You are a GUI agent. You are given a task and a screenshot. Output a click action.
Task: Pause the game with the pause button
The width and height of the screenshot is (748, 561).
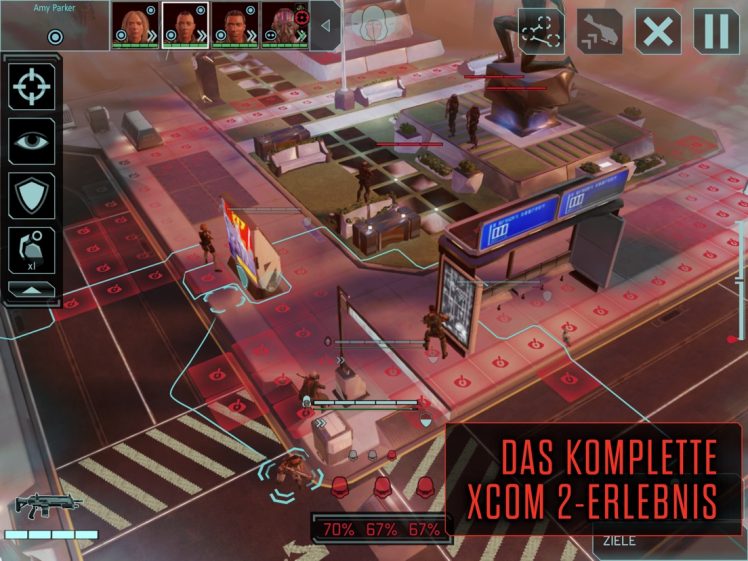point(716,30)
